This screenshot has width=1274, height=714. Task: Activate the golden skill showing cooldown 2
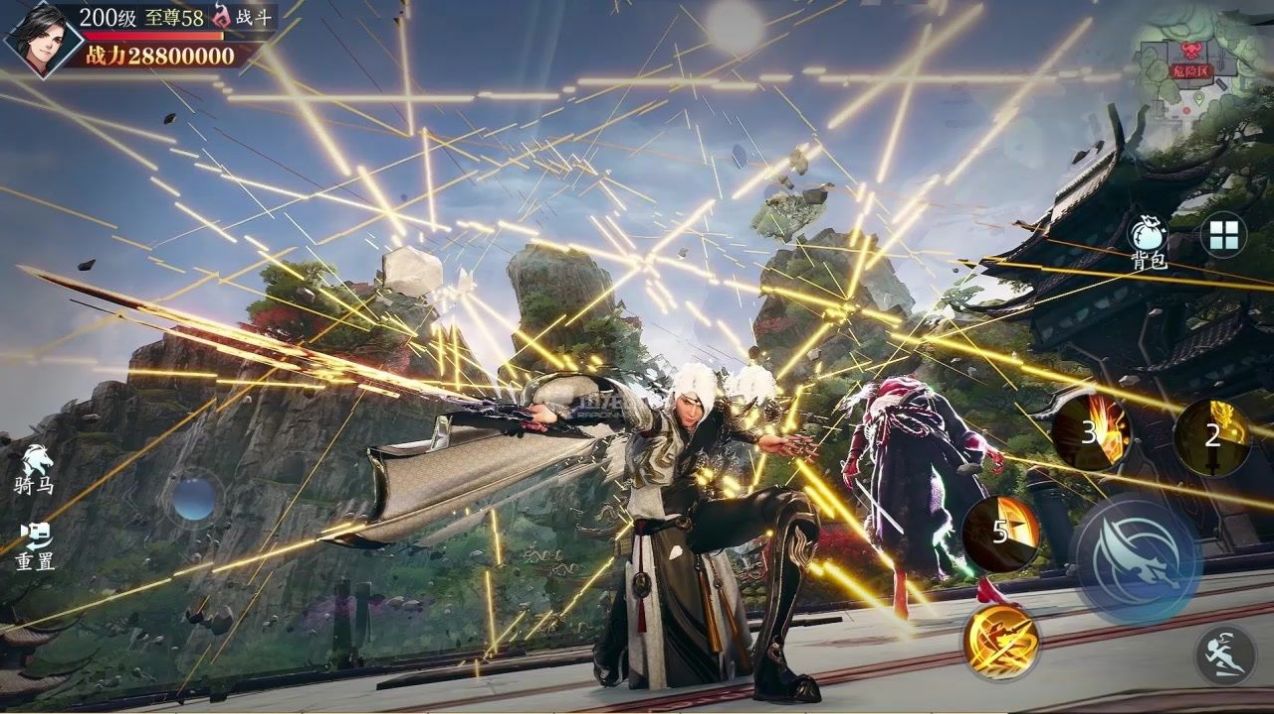[1212, 437]
